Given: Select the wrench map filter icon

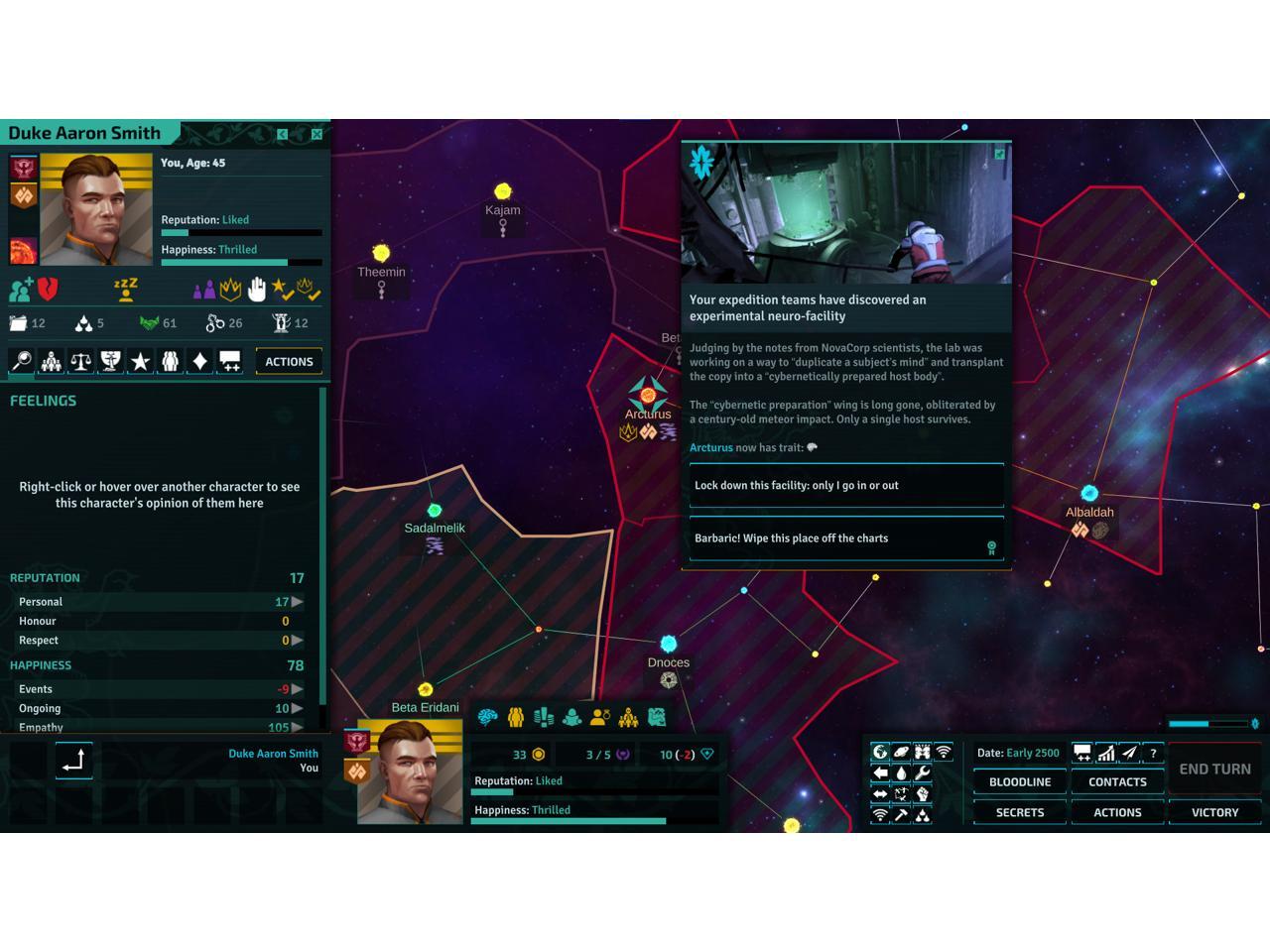Looking at the screenshot, I should (x=922, y=773).
